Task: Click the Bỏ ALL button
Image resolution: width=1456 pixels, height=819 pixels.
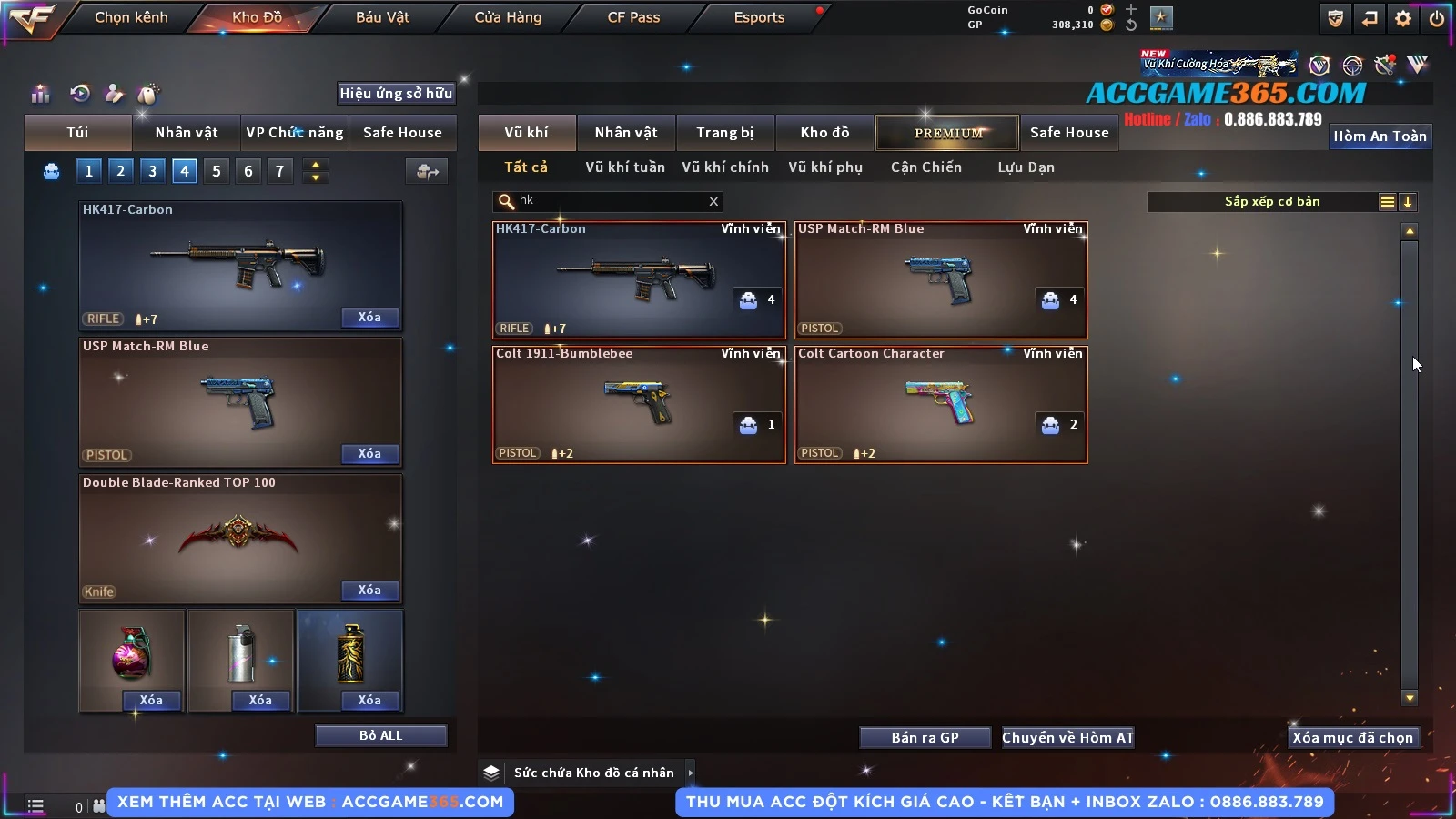Action: coord(380,735)
